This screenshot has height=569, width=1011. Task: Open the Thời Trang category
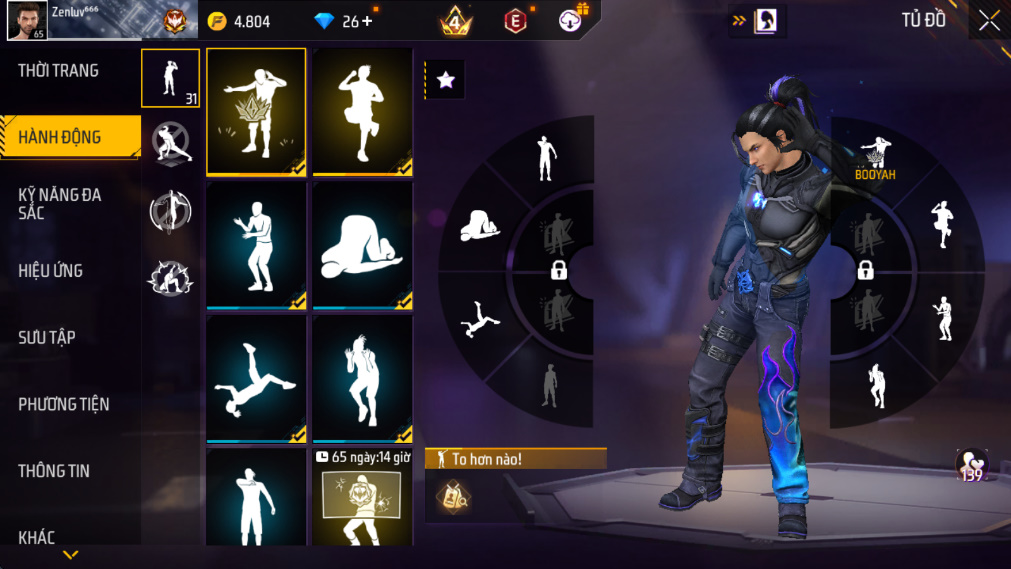tap(58, 71)
